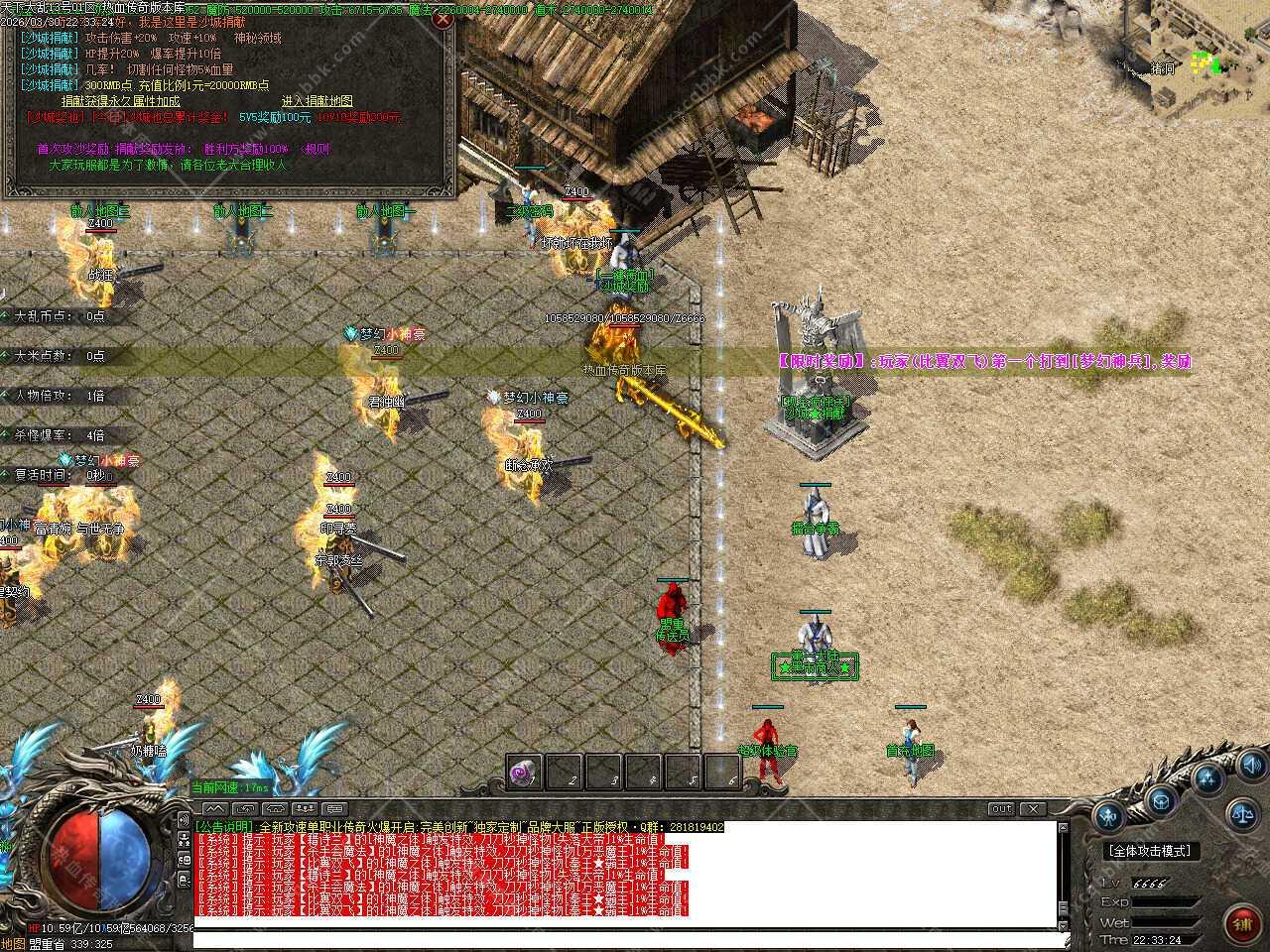1270x952 pixels.
Task: Use the purple item in hotbar slot 1
Action: (525, 772)
